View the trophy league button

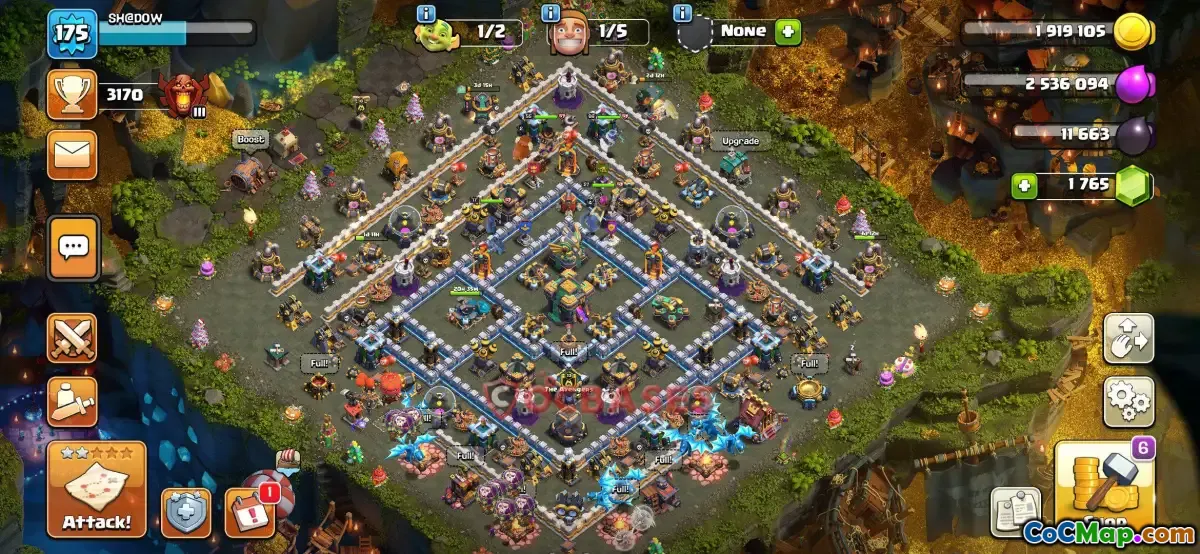(x=72, y=95)
